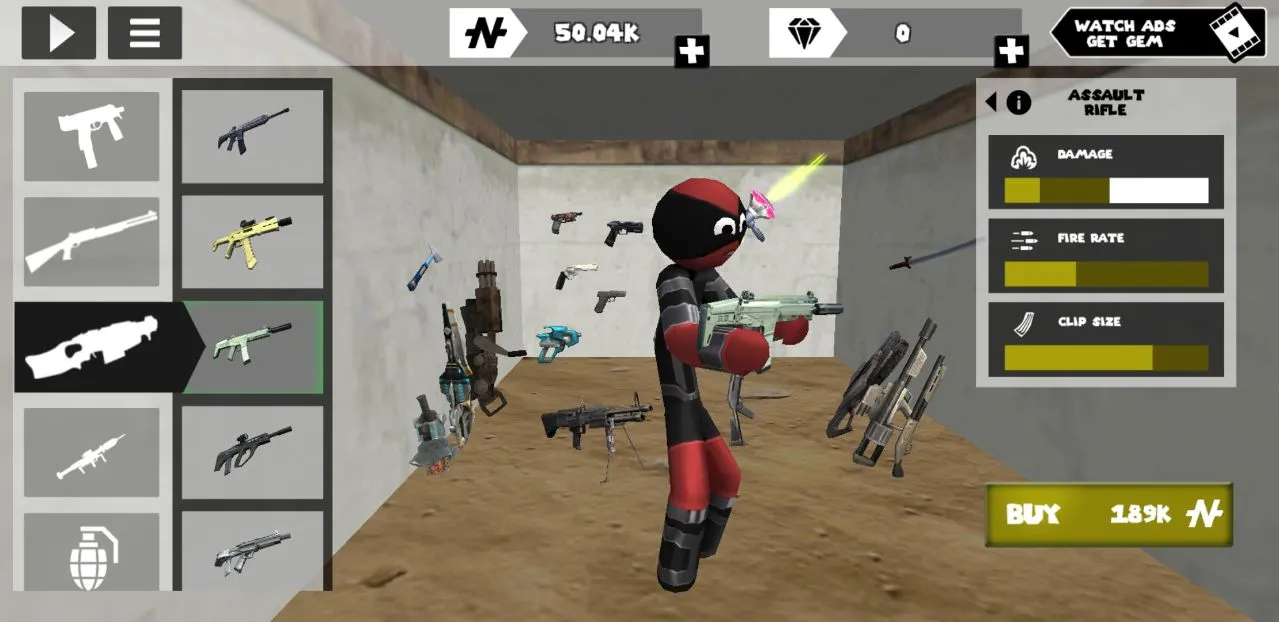Watch ads to get a gem
Image resolution: width=1279 pixels, height=622 pixels.
pyautogui.click(x=1158, y=33)
